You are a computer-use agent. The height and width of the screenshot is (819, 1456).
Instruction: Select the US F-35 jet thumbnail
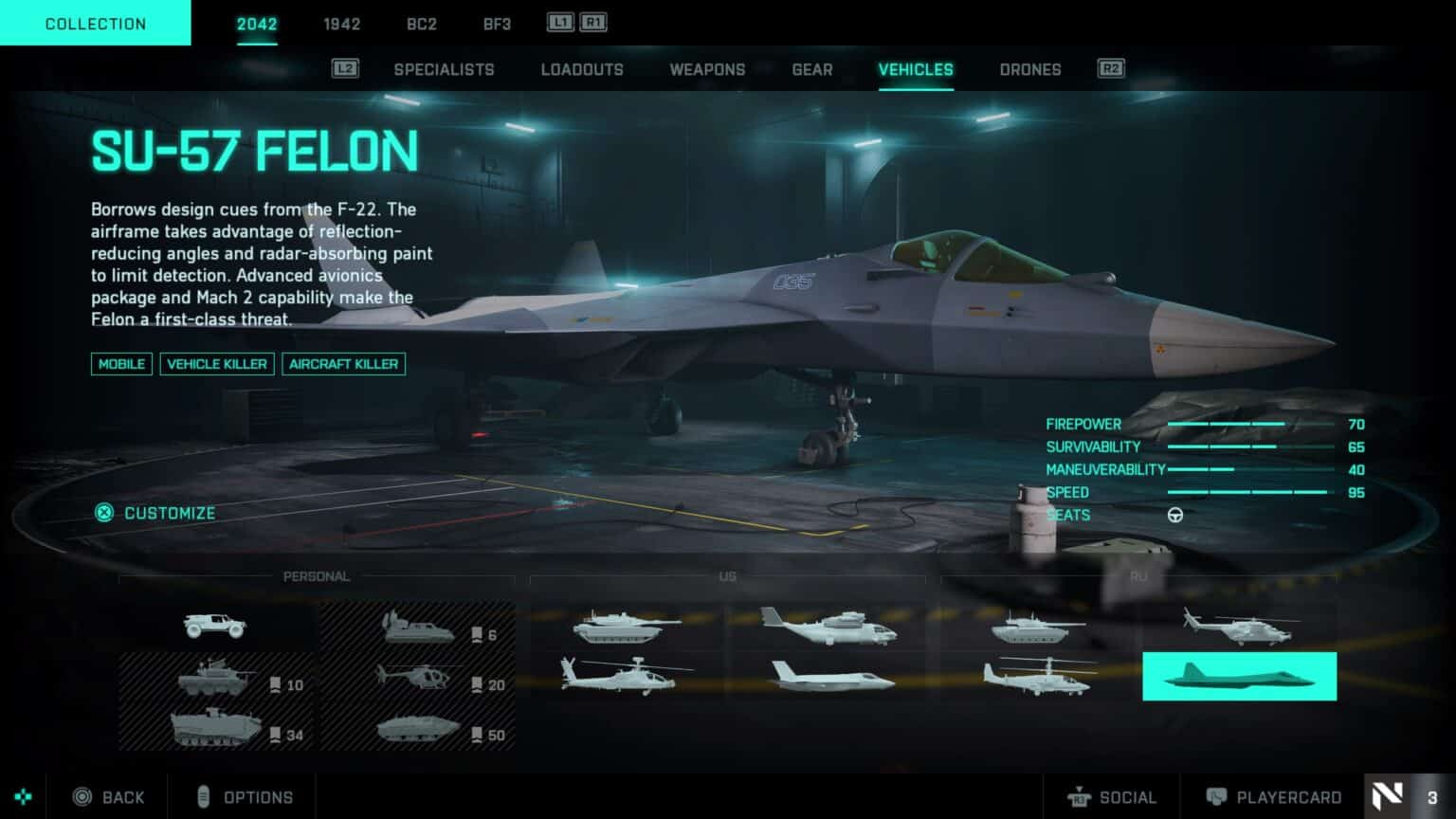pos(830,677)
